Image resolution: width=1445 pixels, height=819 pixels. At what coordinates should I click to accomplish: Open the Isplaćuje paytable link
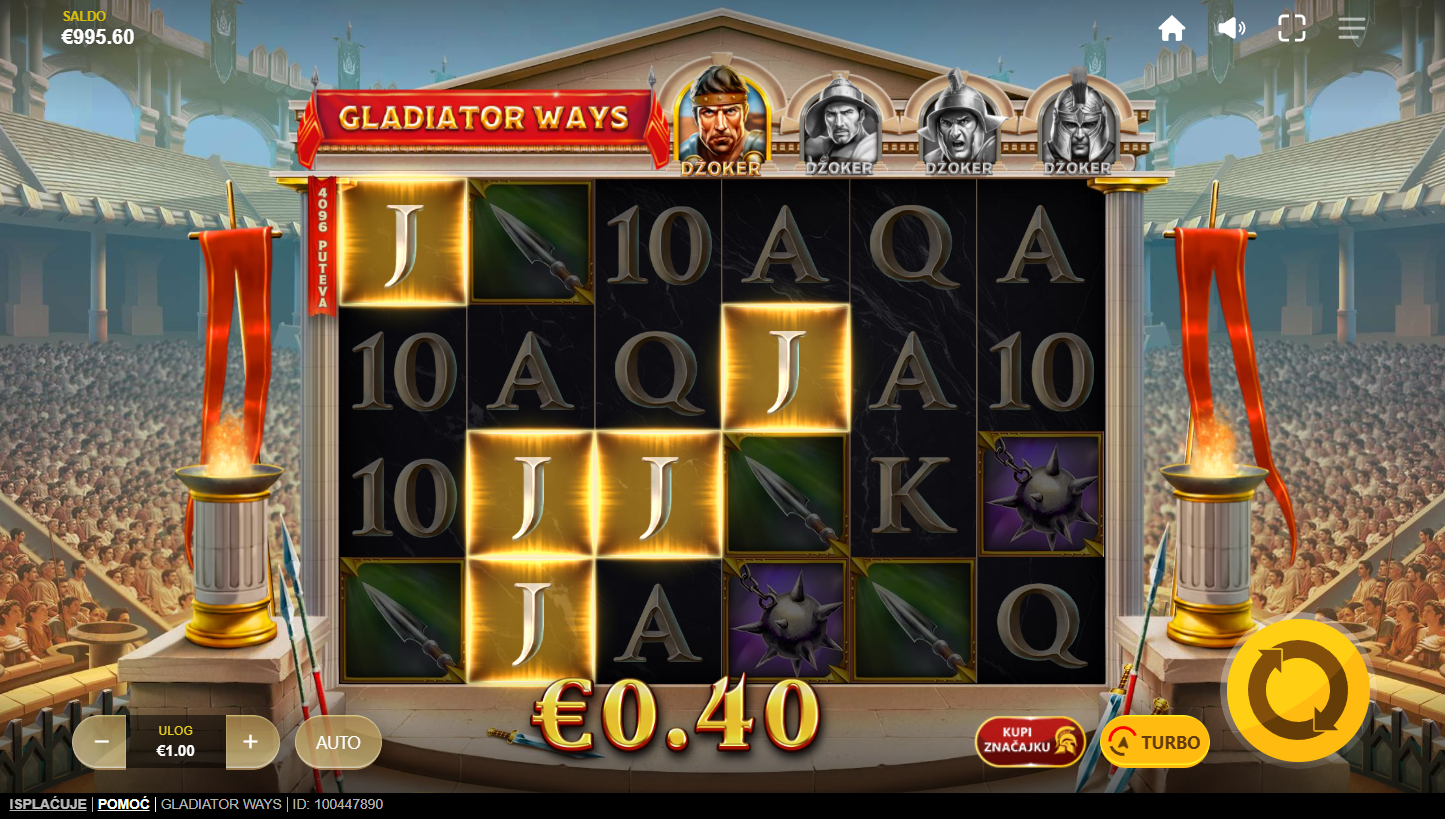(x=48, y=804)
